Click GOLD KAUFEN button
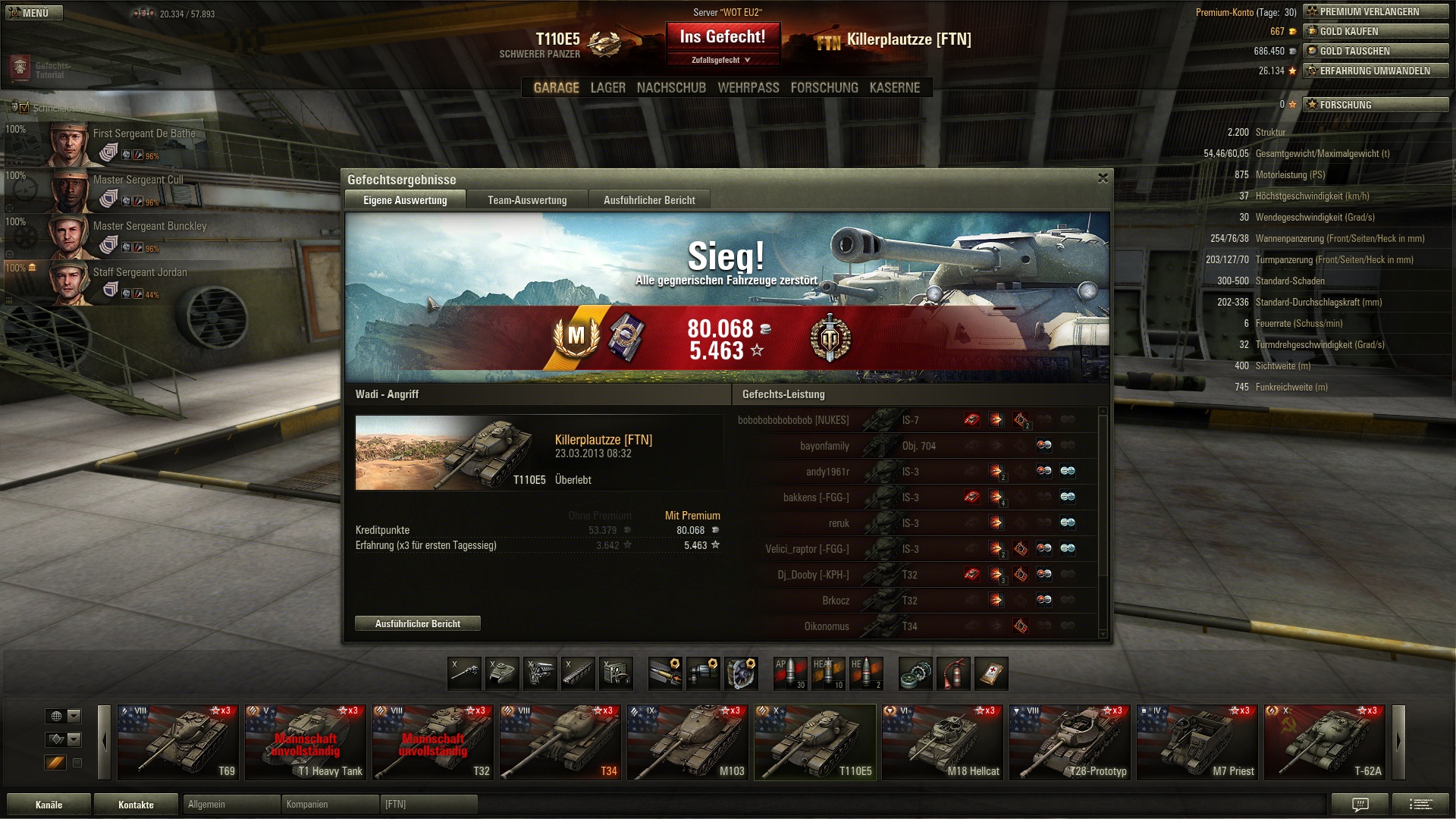Image resolution: width=1456 pixels, height=819 pixels. [x=1376, y=31]
